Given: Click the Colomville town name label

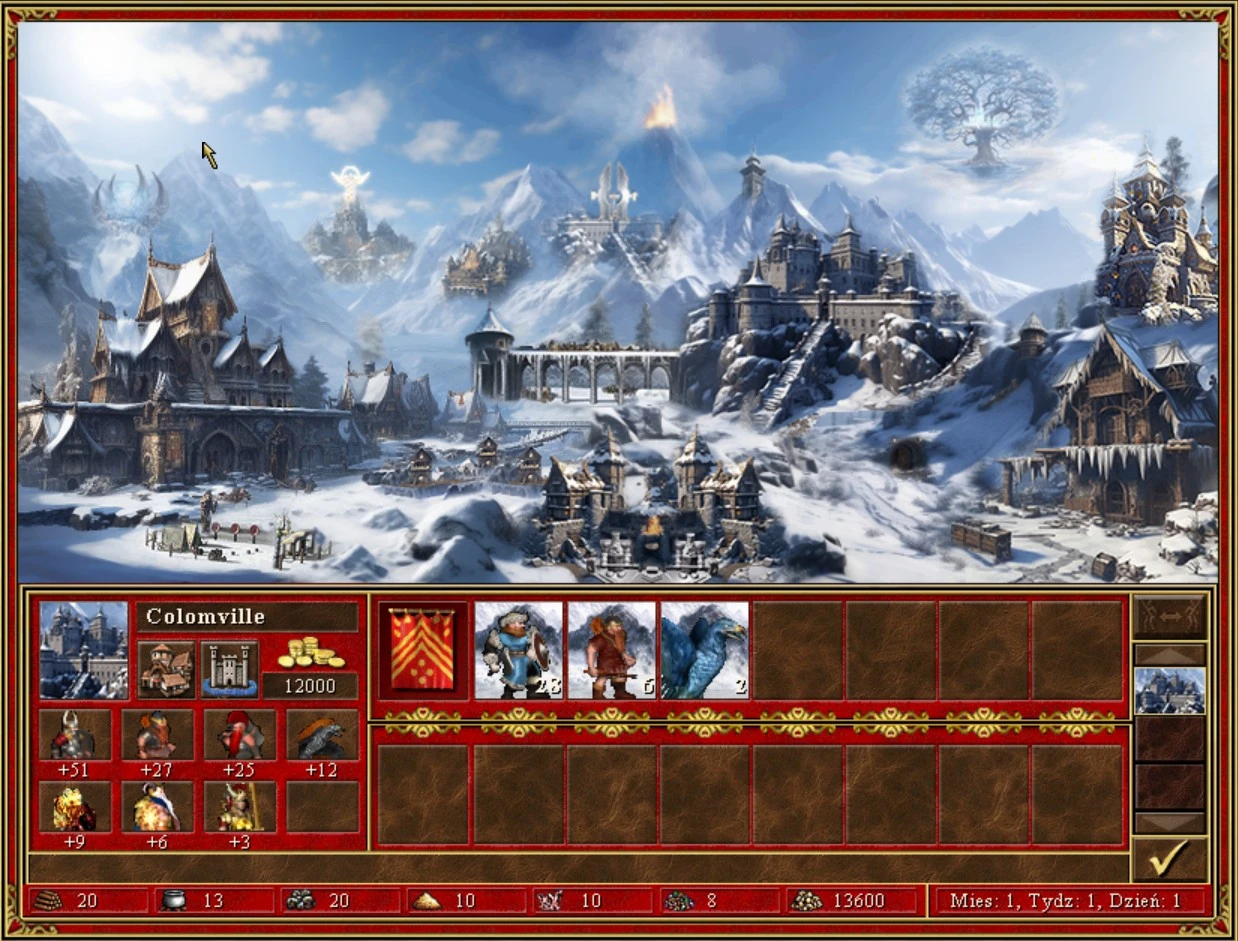Looking at the screenshot, I should 246,616.
